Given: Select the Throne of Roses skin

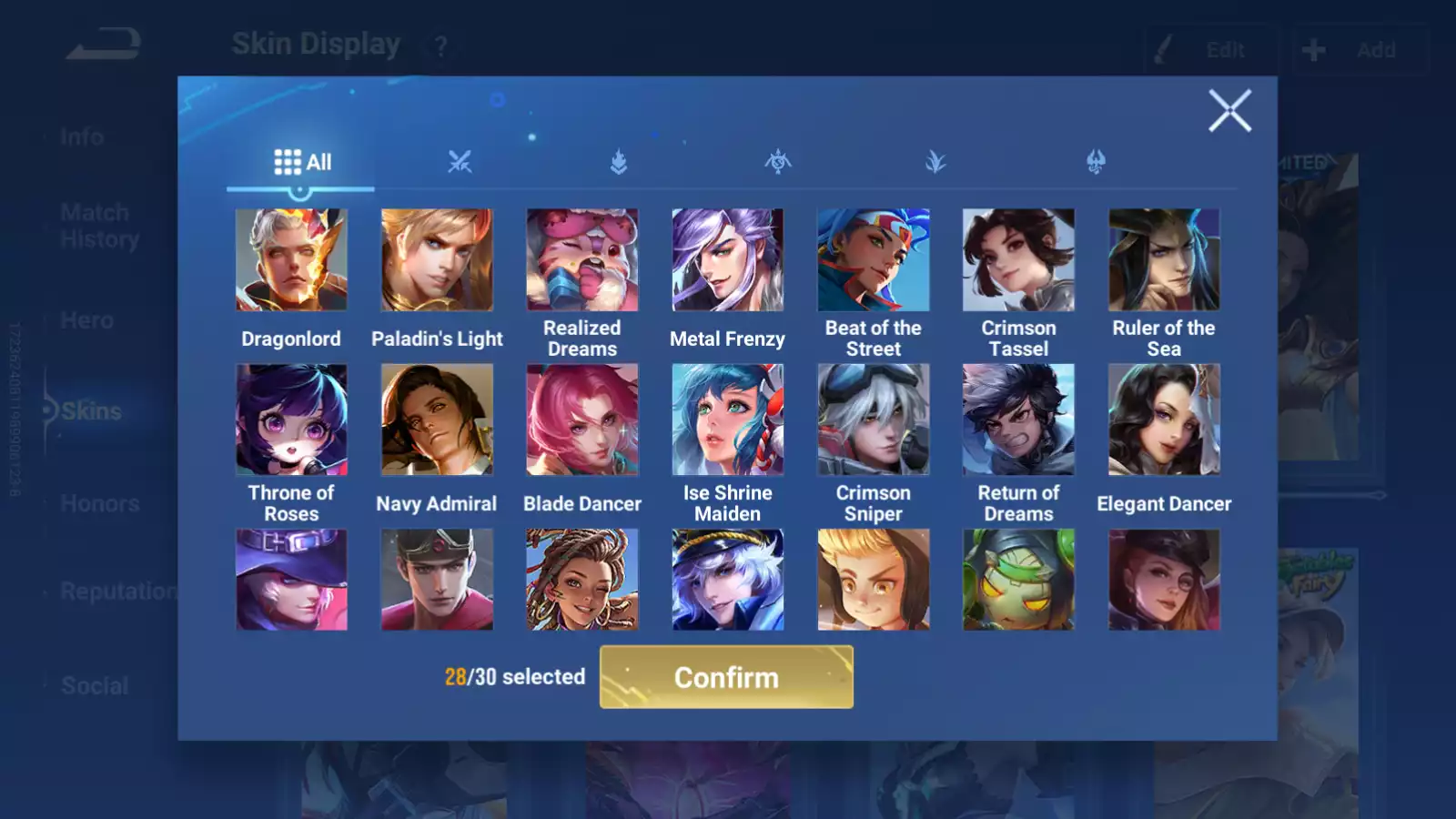Looking at the screenshot, I should pos(291,420).
